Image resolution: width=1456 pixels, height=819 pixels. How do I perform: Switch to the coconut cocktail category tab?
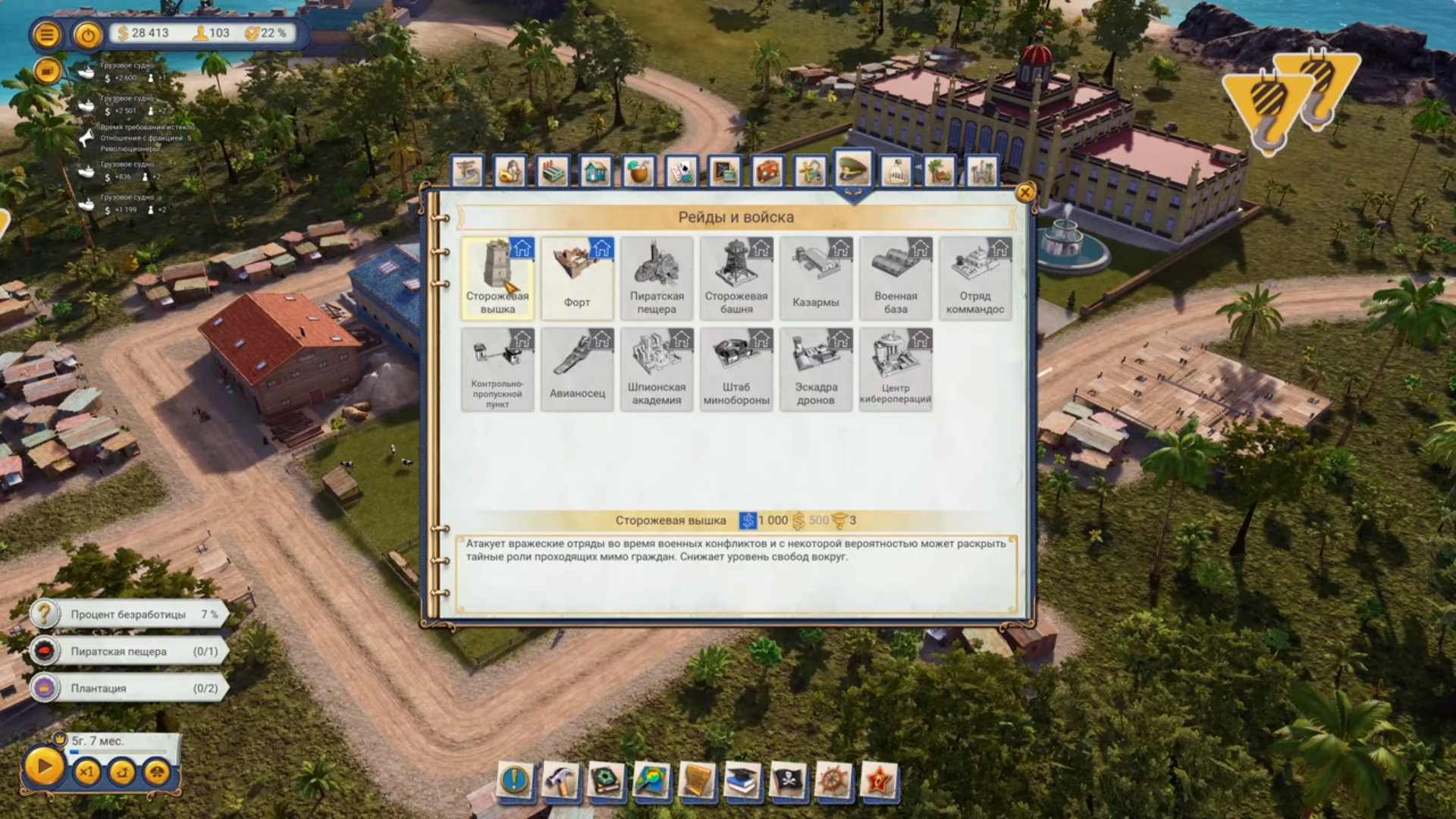click(x=639, y=171)
